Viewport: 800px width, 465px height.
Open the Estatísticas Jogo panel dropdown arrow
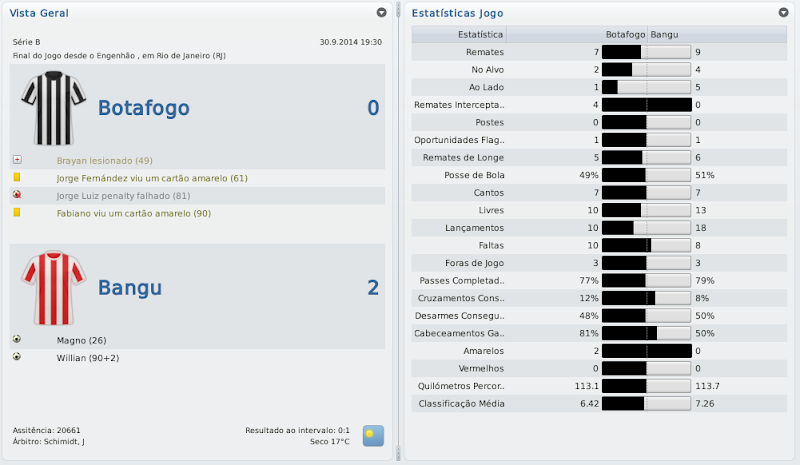[783, 13]
